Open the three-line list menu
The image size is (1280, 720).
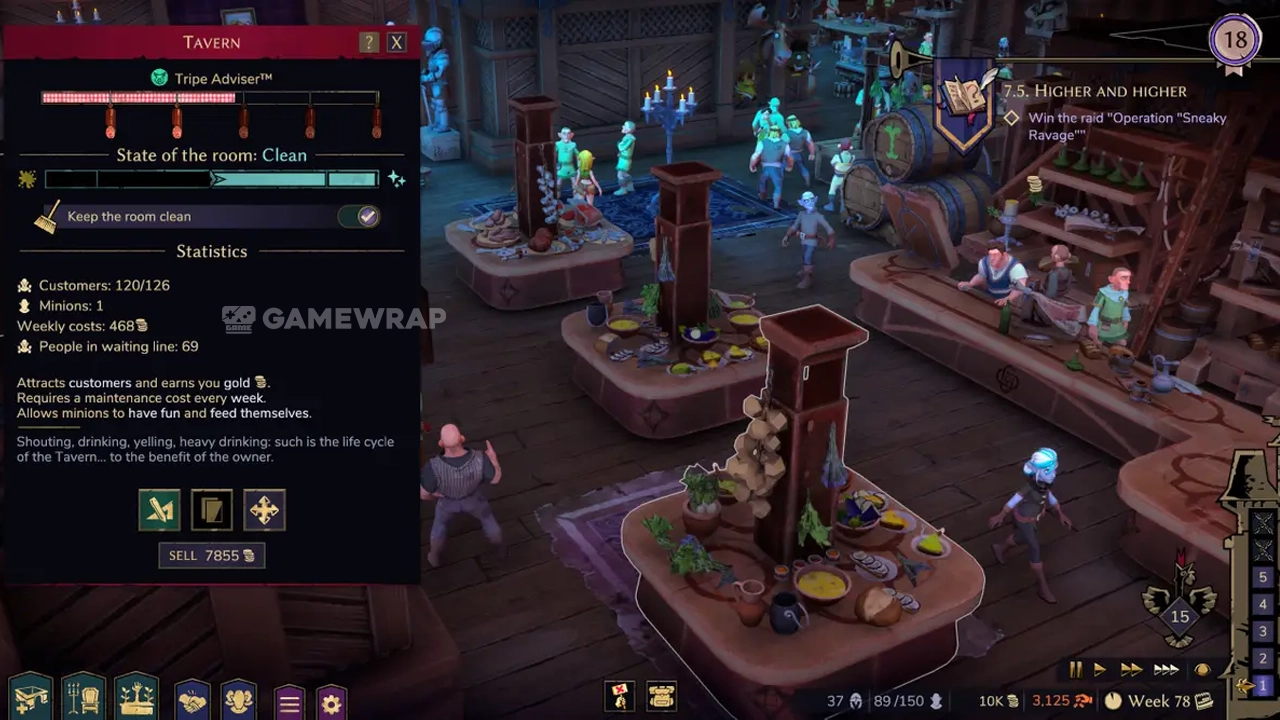tap(289, 703)
